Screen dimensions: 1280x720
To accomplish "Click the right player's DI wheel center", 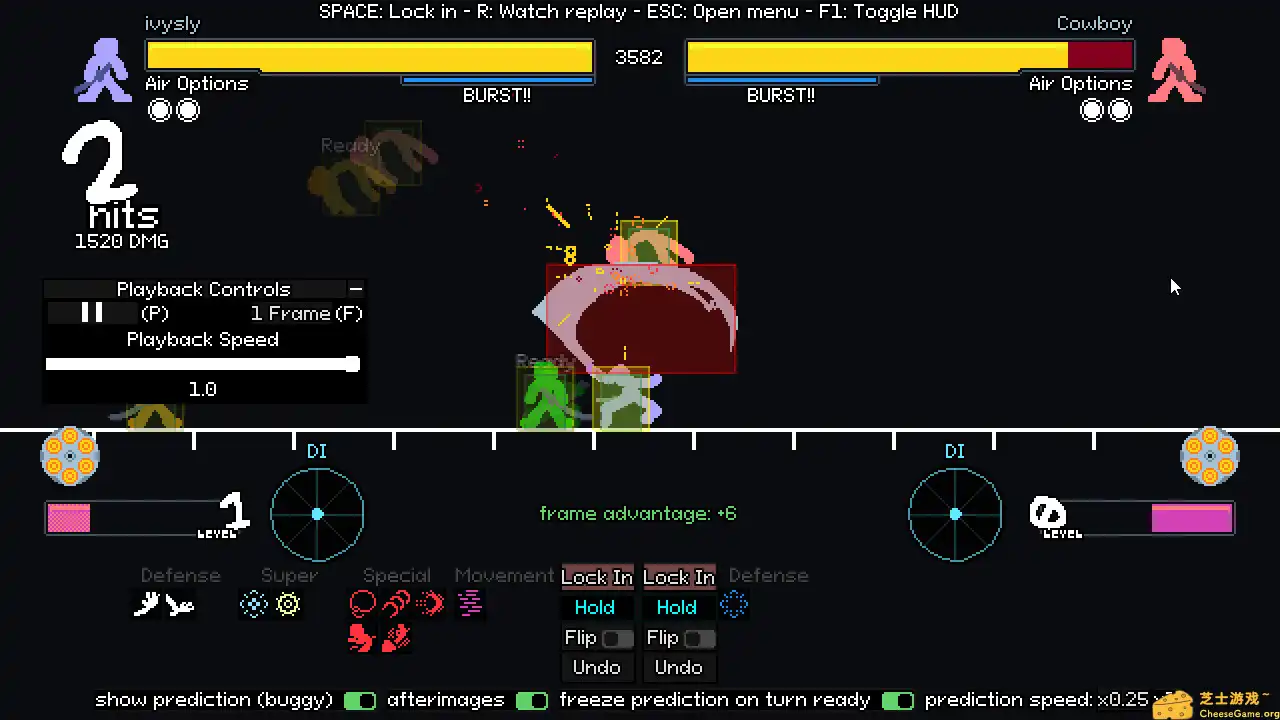I will click(954, 514).
